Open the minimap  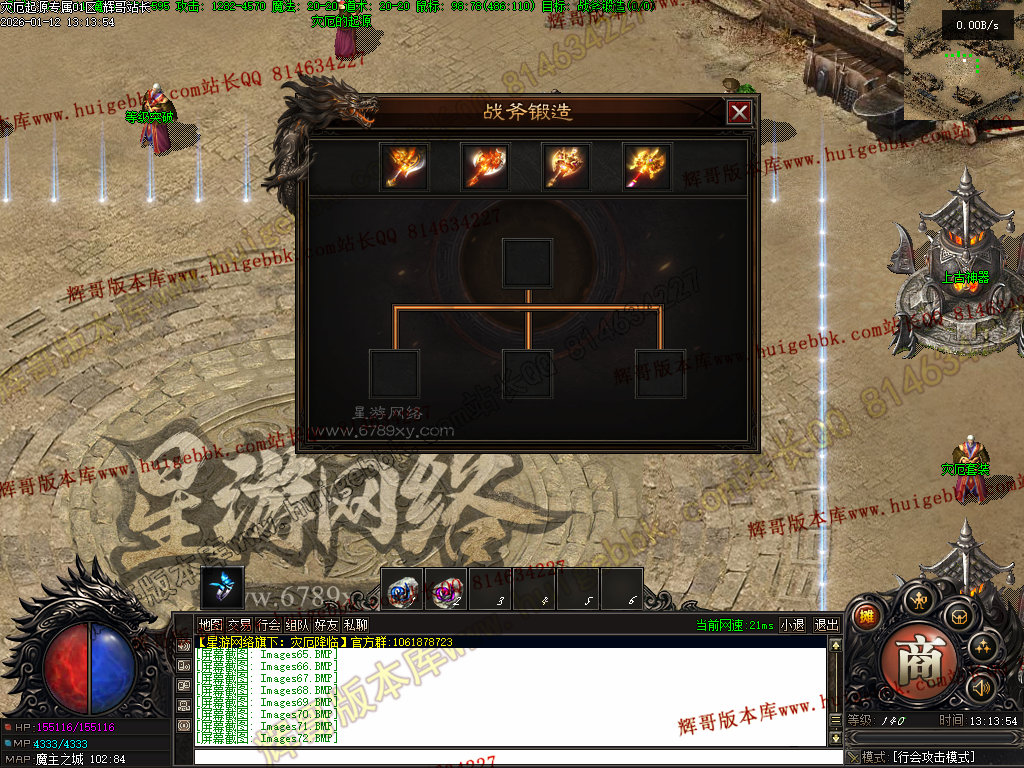click(964, 60)
